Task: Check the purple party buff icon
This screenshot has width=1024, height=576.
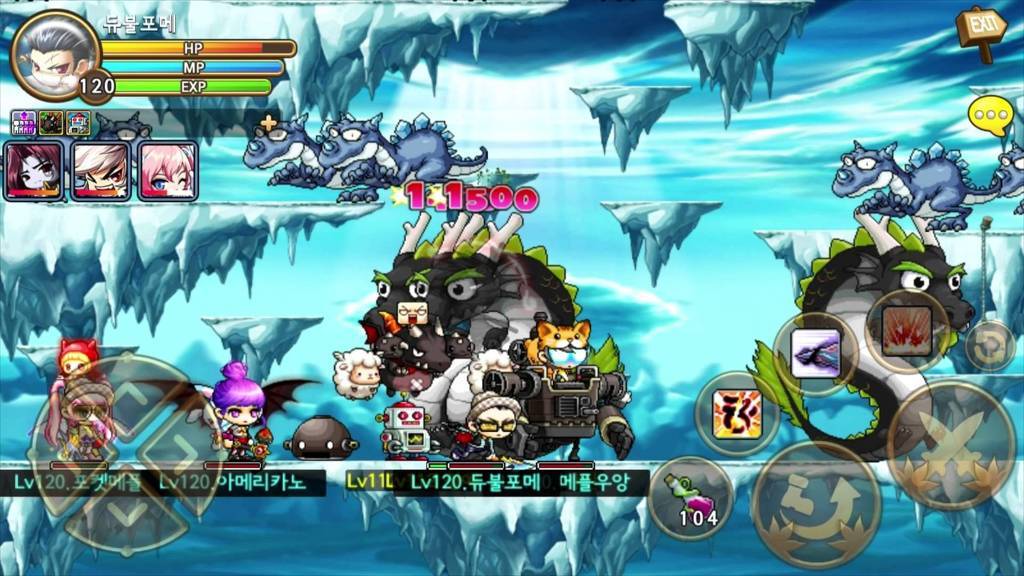Action: (x=23, y=123)
